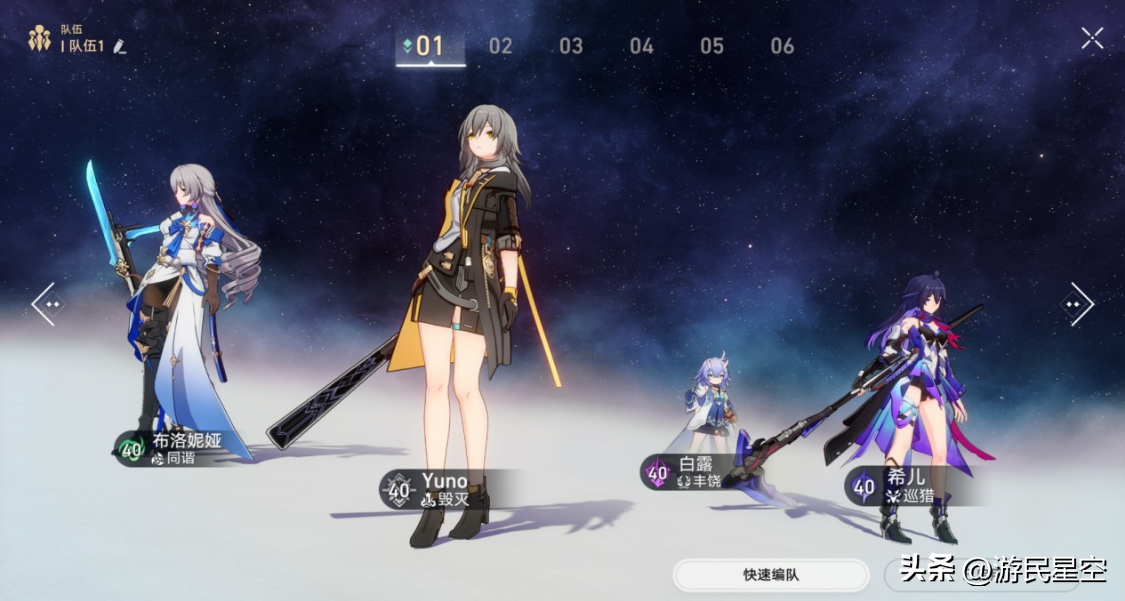Switch to team tab 03
The width and height of the screenshot is (1125, 601).
[571, 46]
